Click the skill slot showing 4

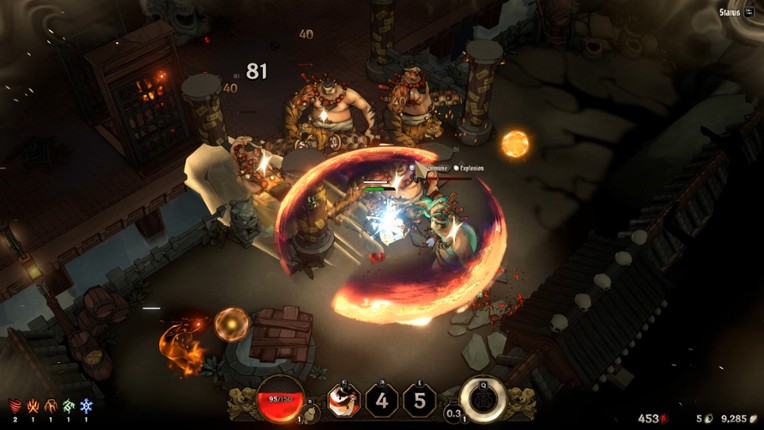click(381, 401)
